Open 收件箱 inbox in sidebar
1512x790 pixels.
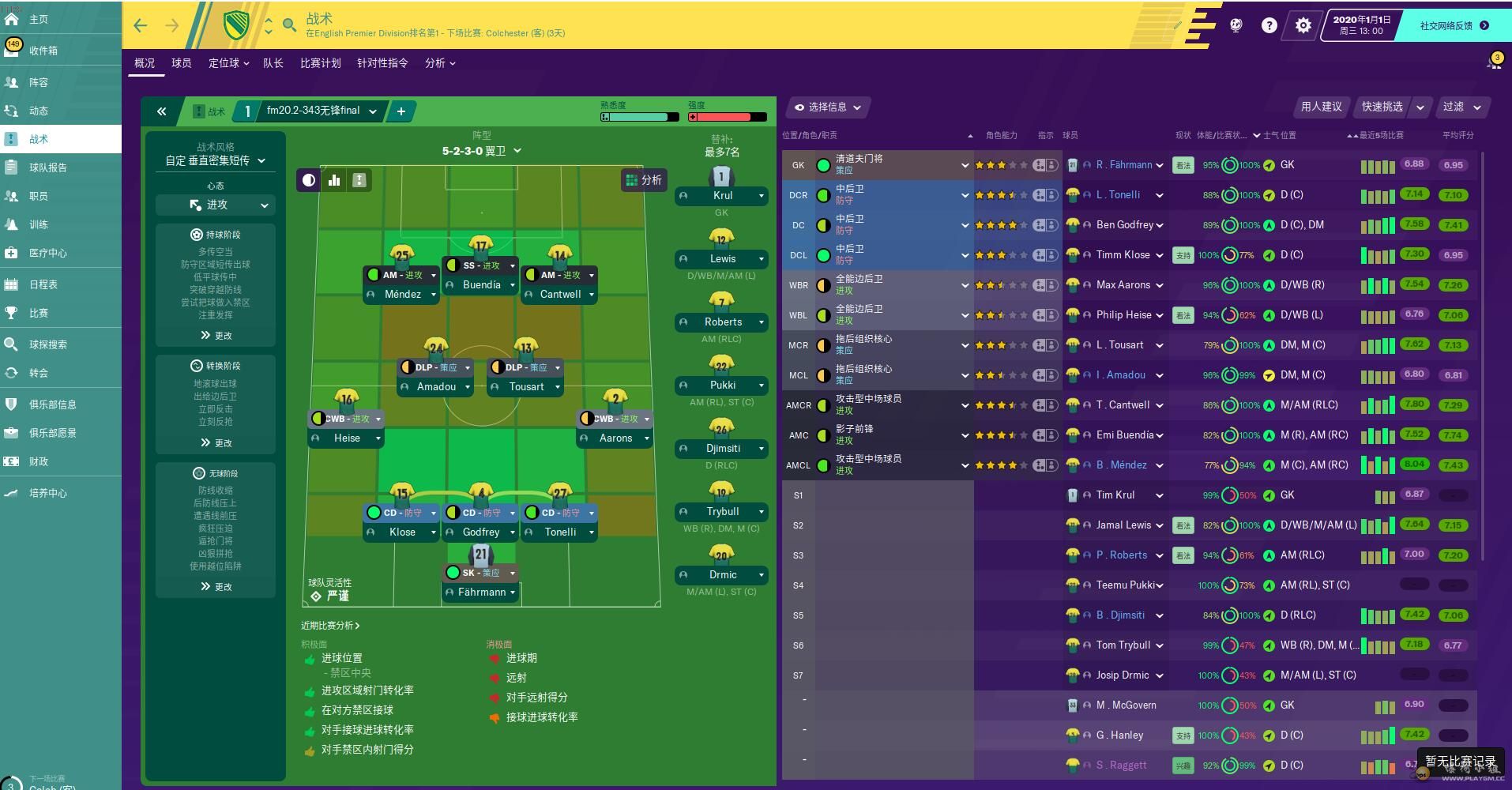pyautogui.click(x=43, y=51)
